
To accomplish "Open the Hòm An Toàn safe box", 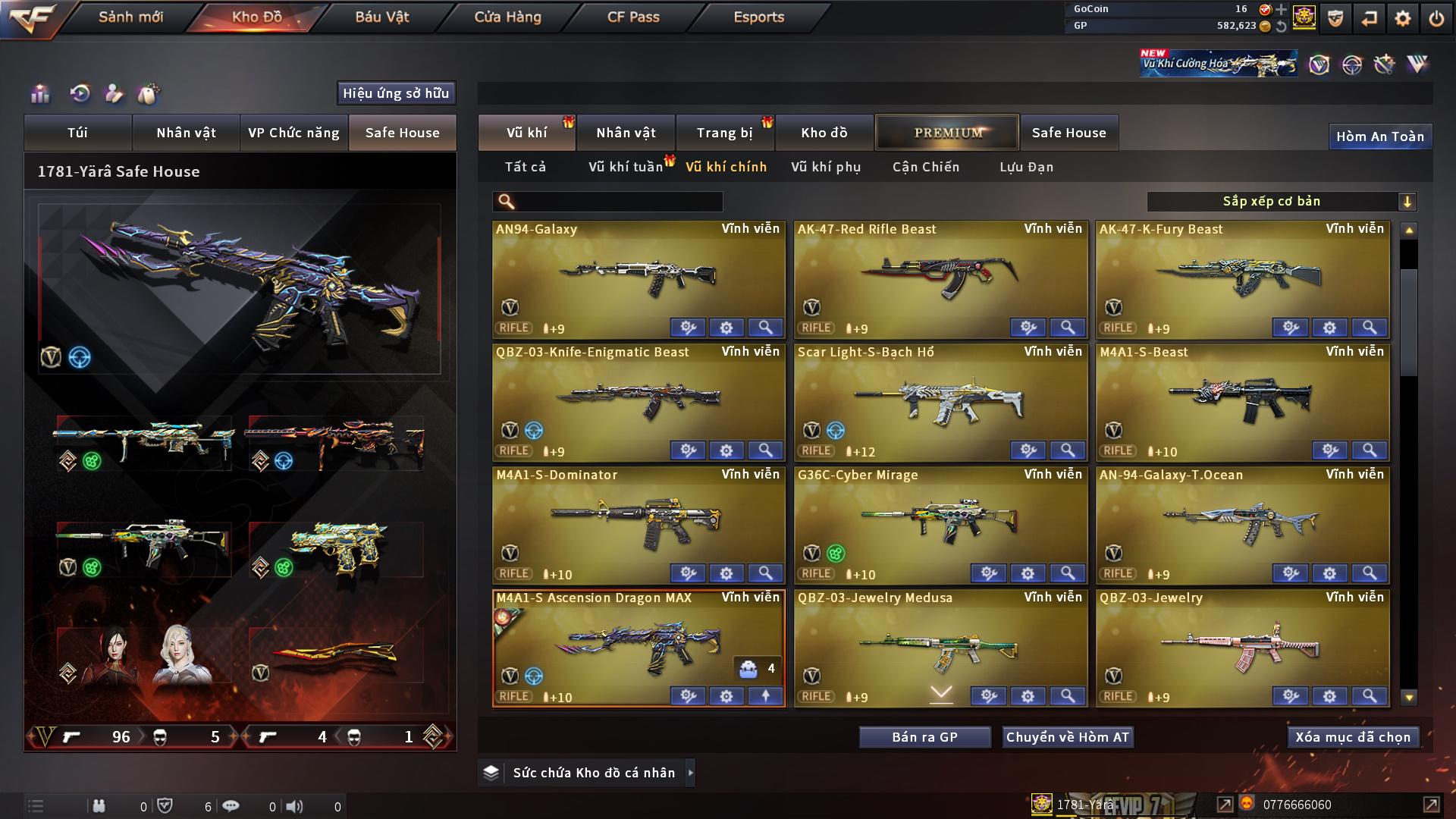I will coord(1379,136).
